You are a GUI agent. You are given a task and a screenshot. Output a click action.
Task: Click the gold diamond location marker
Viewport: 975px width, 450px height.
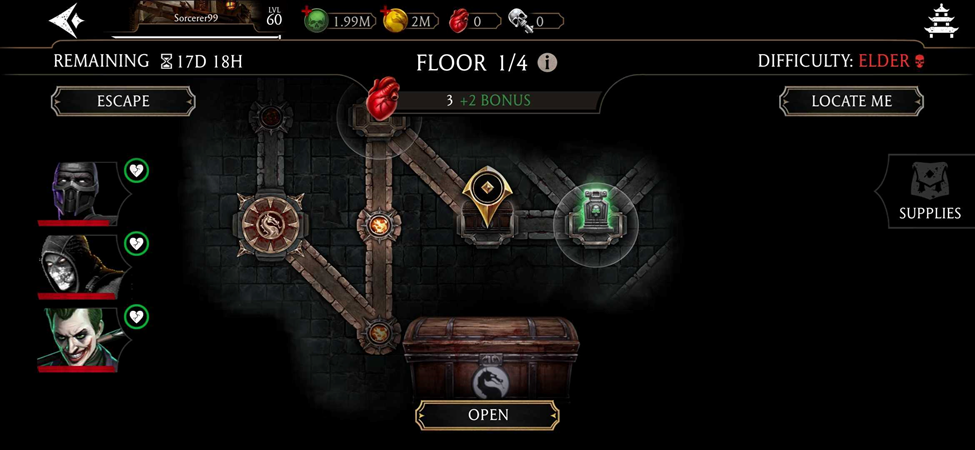pos(484,192)
